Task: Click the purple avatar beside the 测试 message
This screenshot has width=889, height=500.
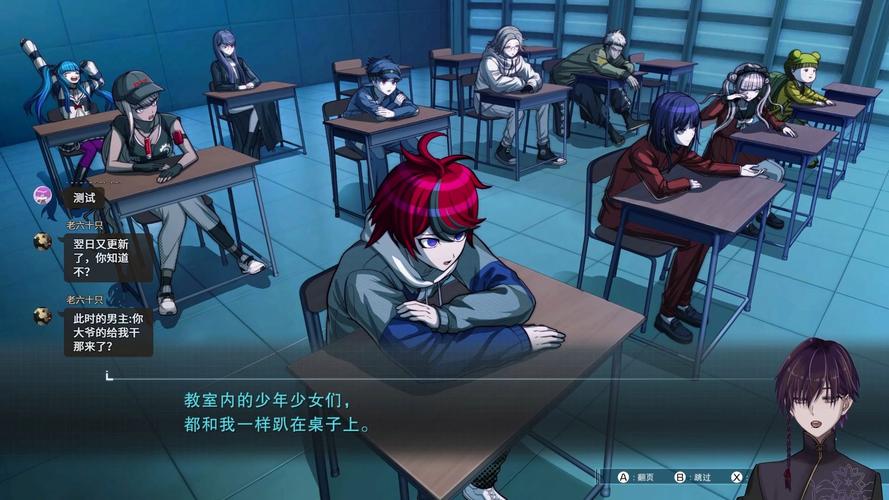Action: (42, 195)
